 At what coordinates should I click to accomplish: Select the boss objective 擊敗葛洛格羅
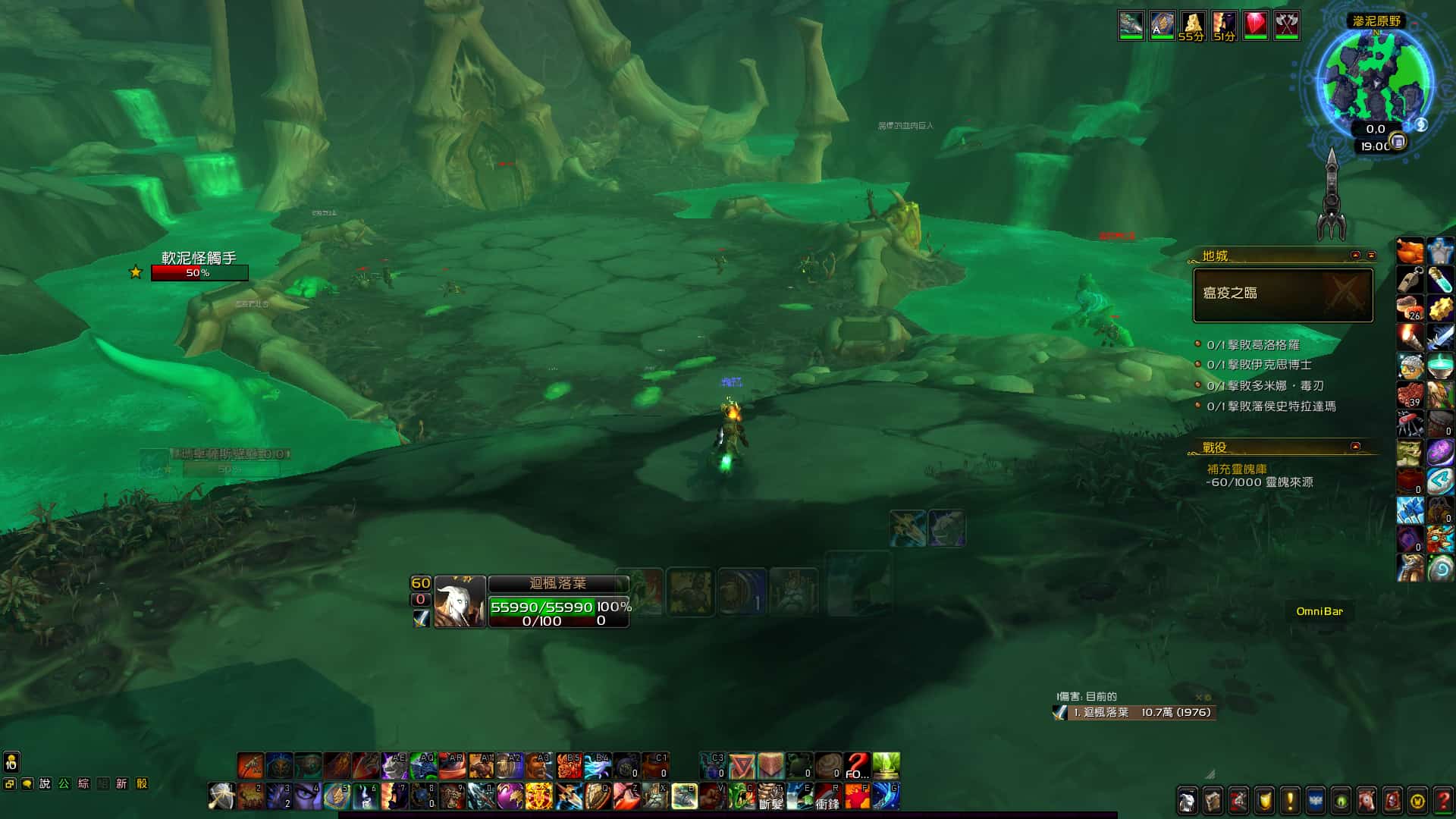[x=1253, y=345]
